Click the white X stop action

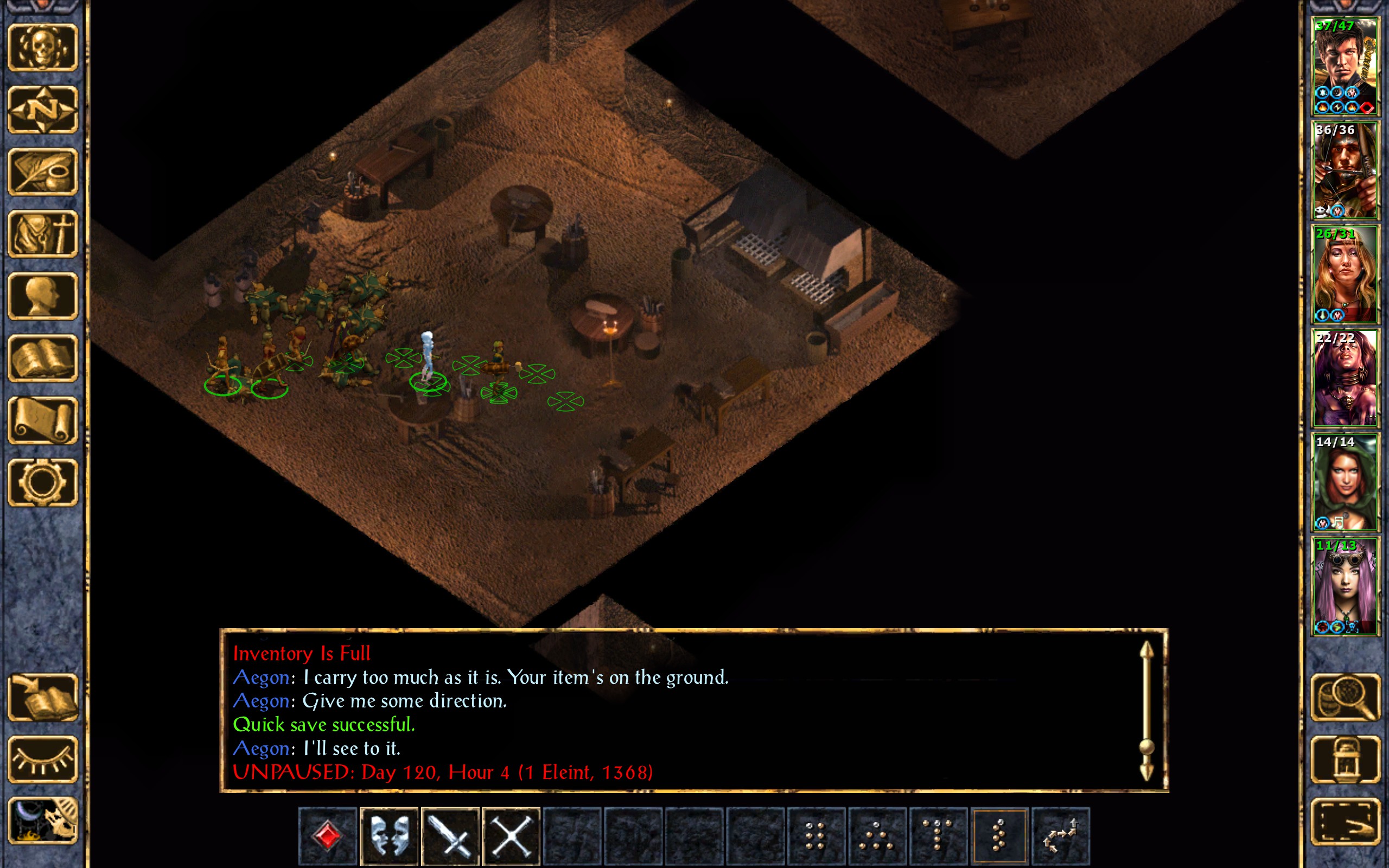[512, 836]
